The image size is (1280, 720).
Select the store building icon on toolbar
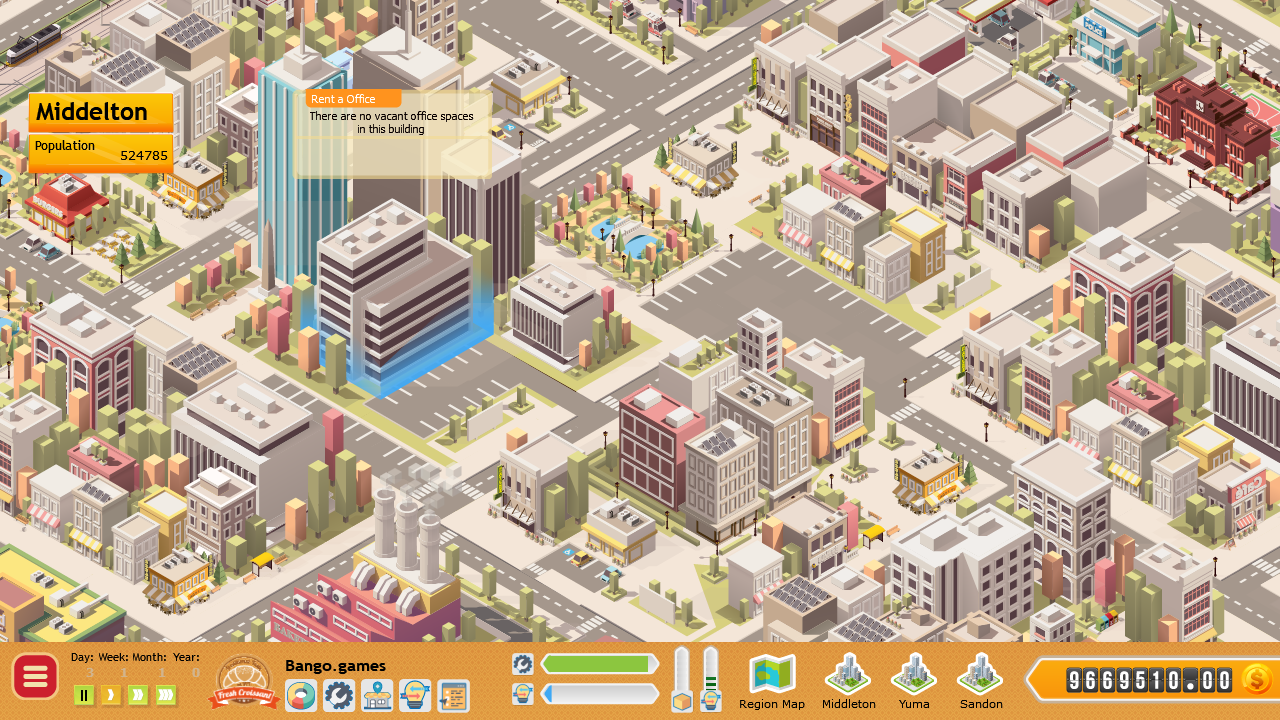(378, 695)
